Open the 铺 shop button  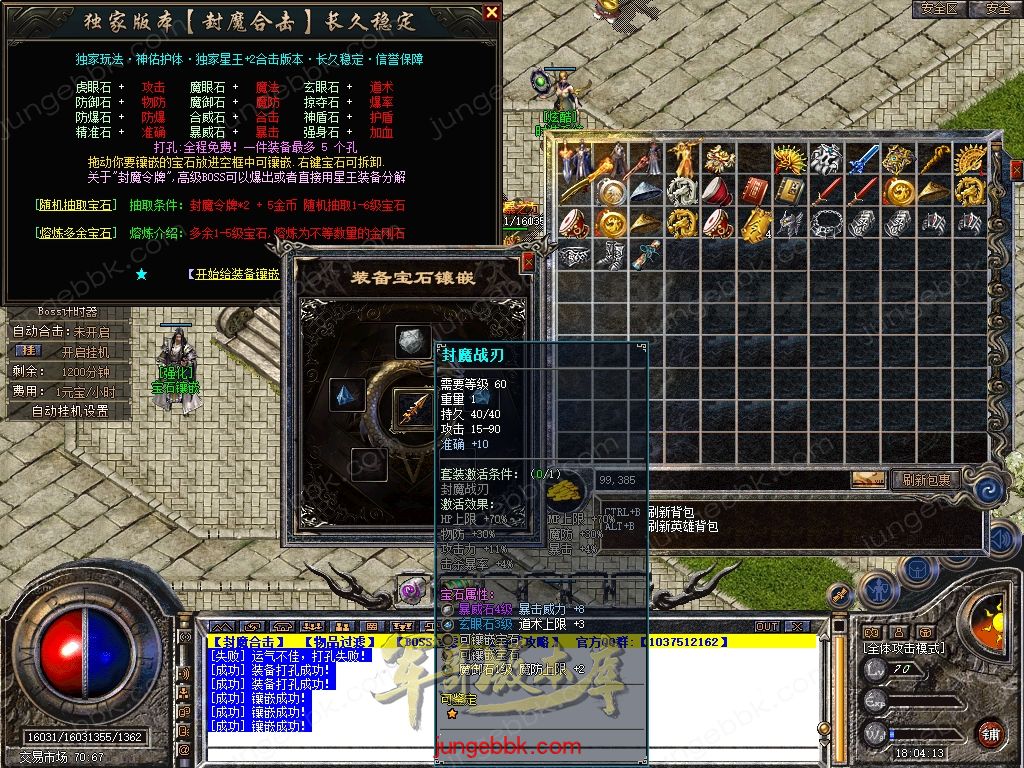click(x=990, y=734)
